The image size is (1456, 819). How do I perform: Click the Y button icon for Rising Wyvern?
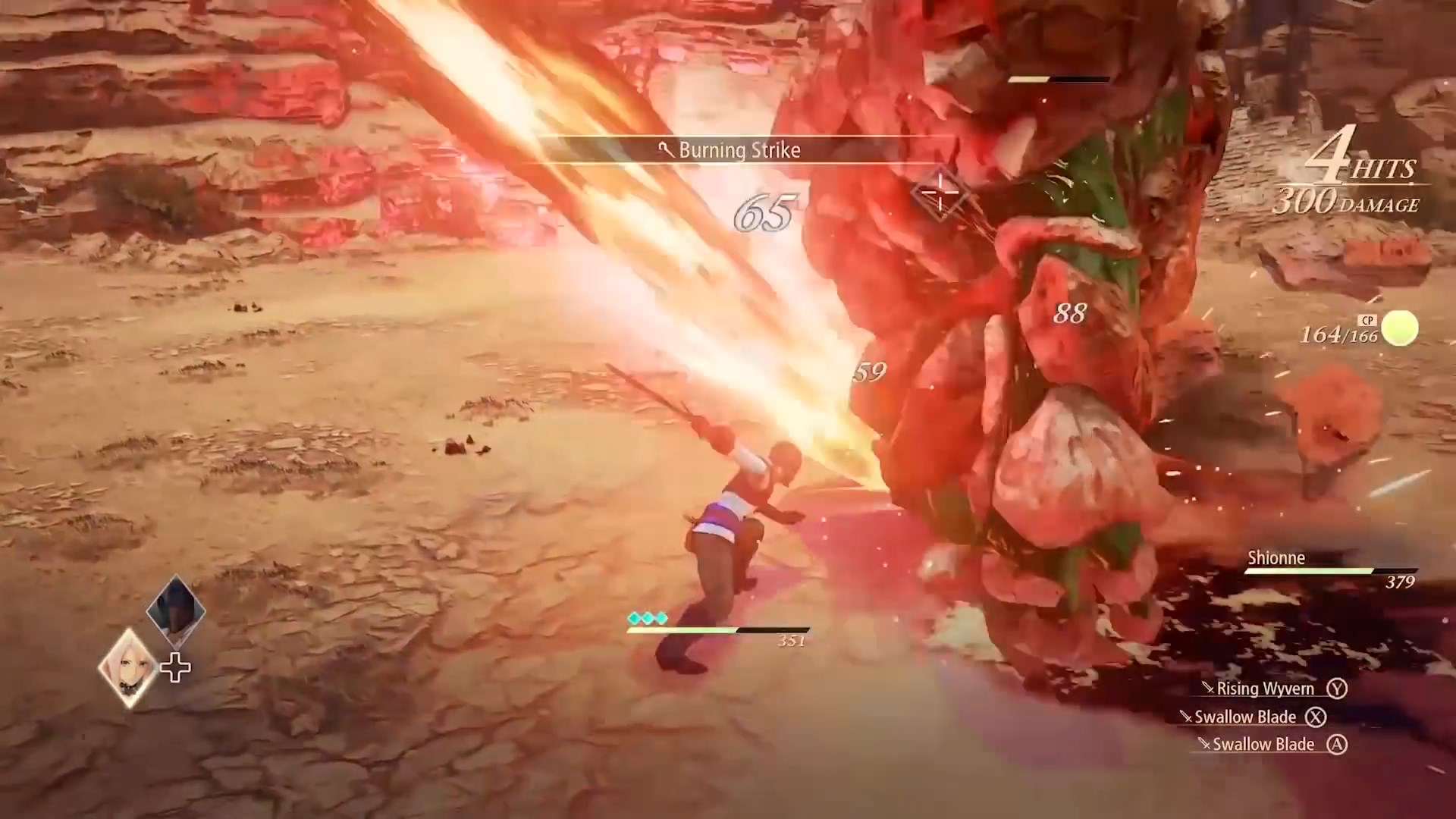tap(1339, 689)
